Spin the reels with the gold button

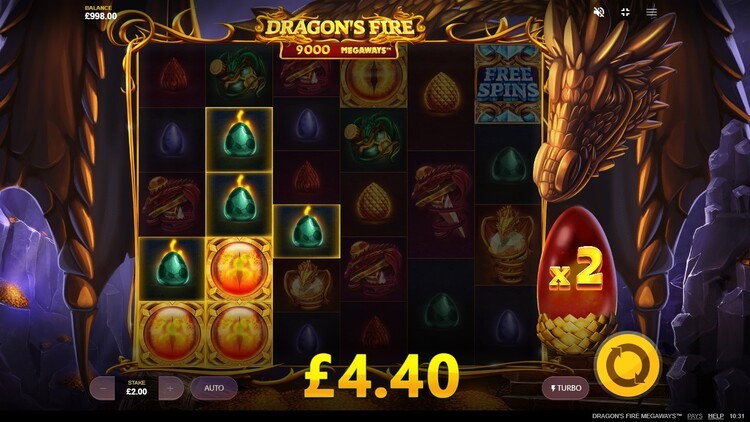pos(627,364)
